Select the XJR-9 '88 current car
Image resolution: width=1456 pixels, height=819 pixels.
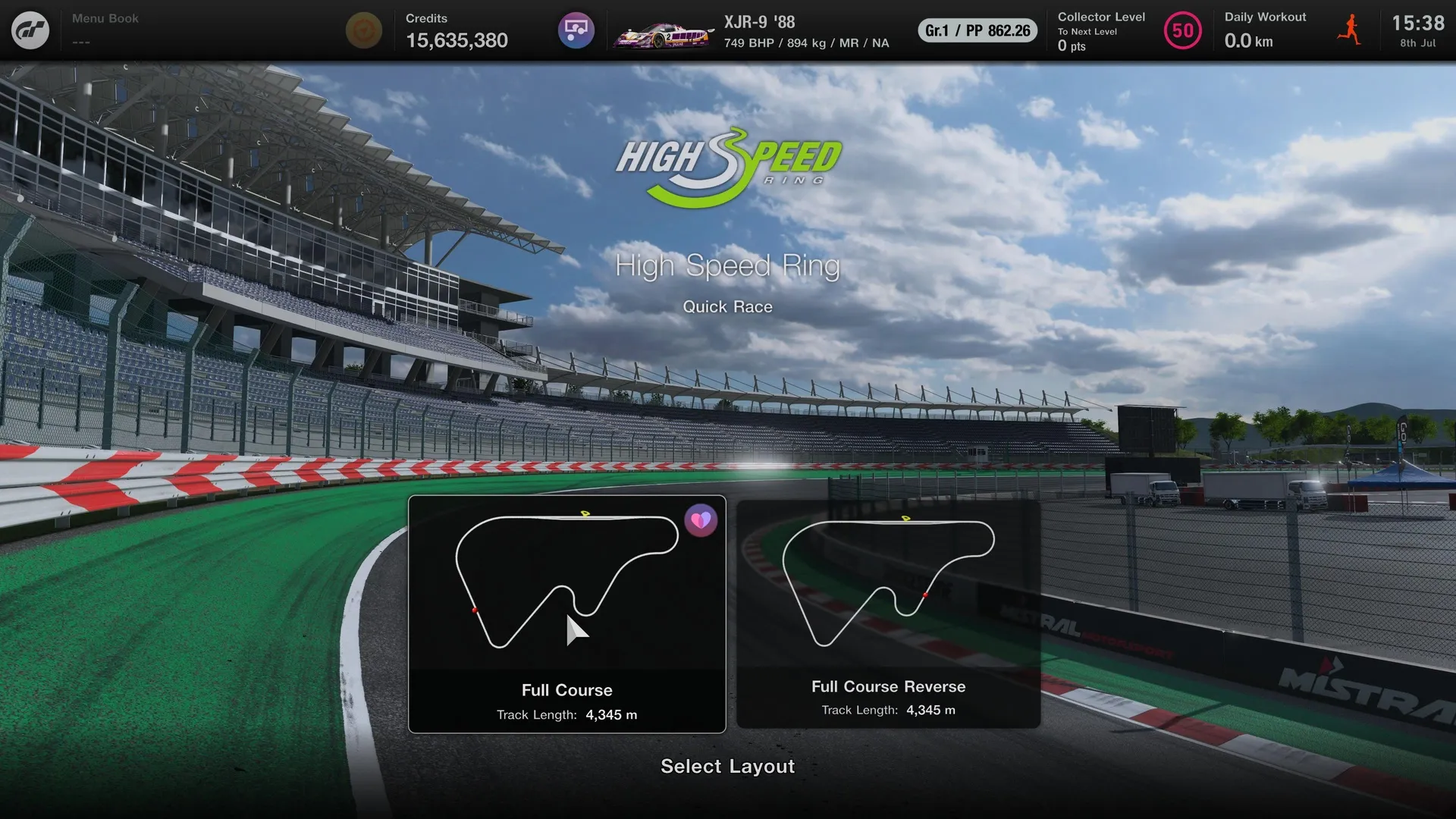752,31
